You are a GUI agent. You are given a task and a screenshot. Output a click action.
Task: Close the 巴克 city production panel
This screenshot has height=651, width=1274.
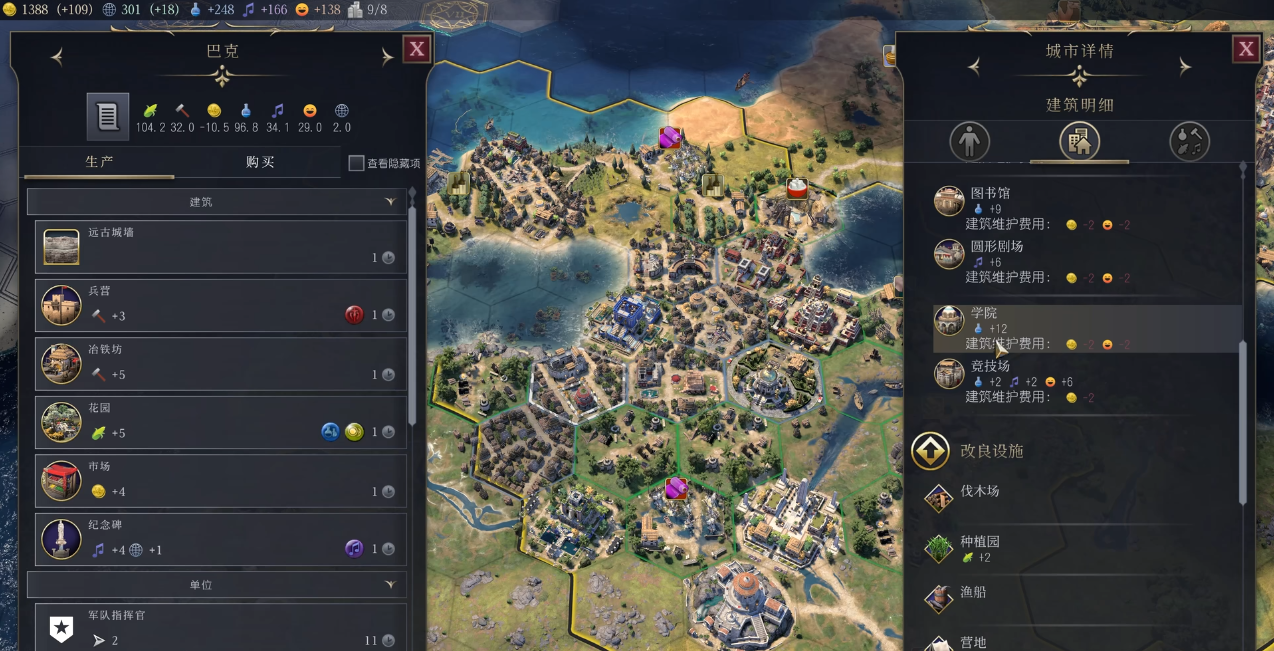tap(417, 49)
